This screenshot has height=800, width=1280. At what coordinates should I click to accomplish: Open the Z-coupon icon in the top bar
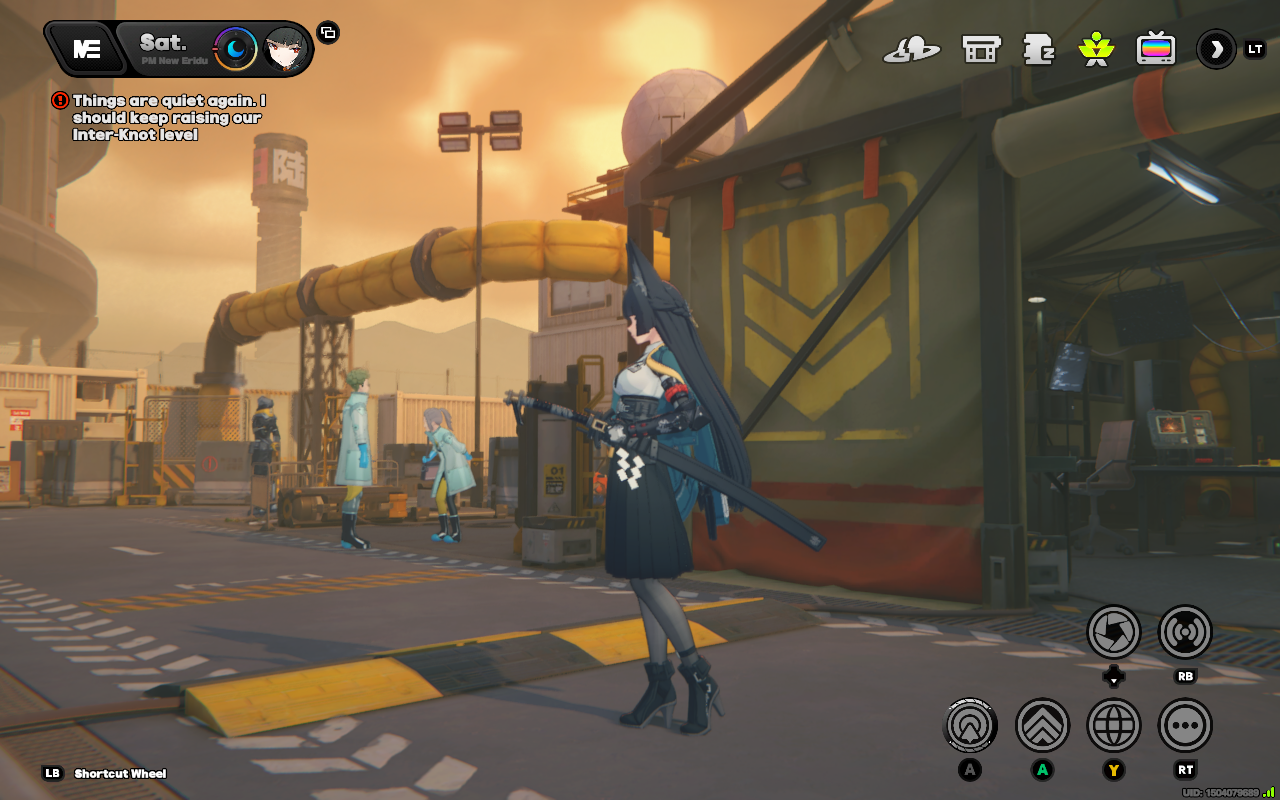[1040, 47]
